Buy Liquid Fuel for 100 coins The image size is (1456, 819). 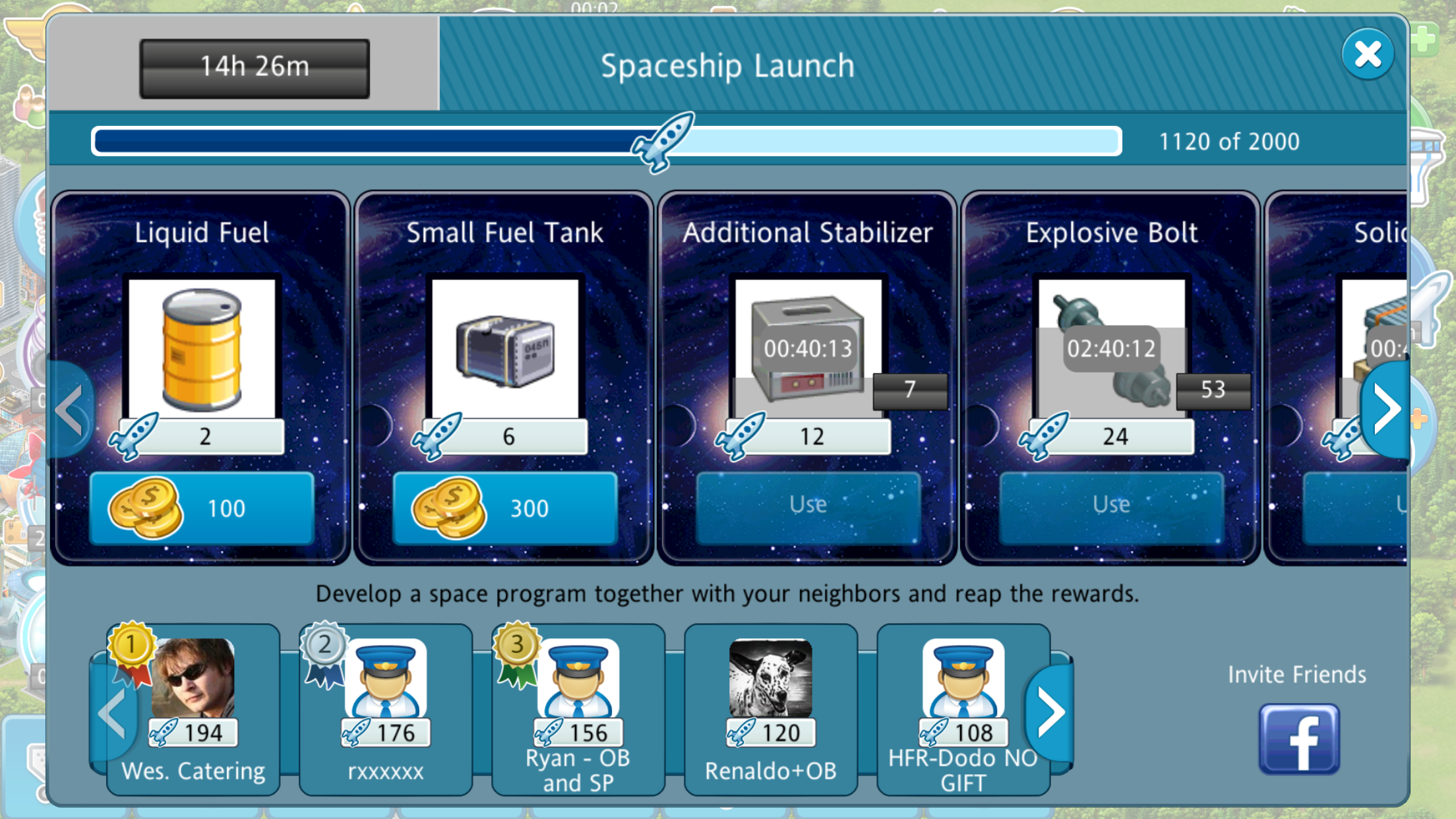click(202, 508)
